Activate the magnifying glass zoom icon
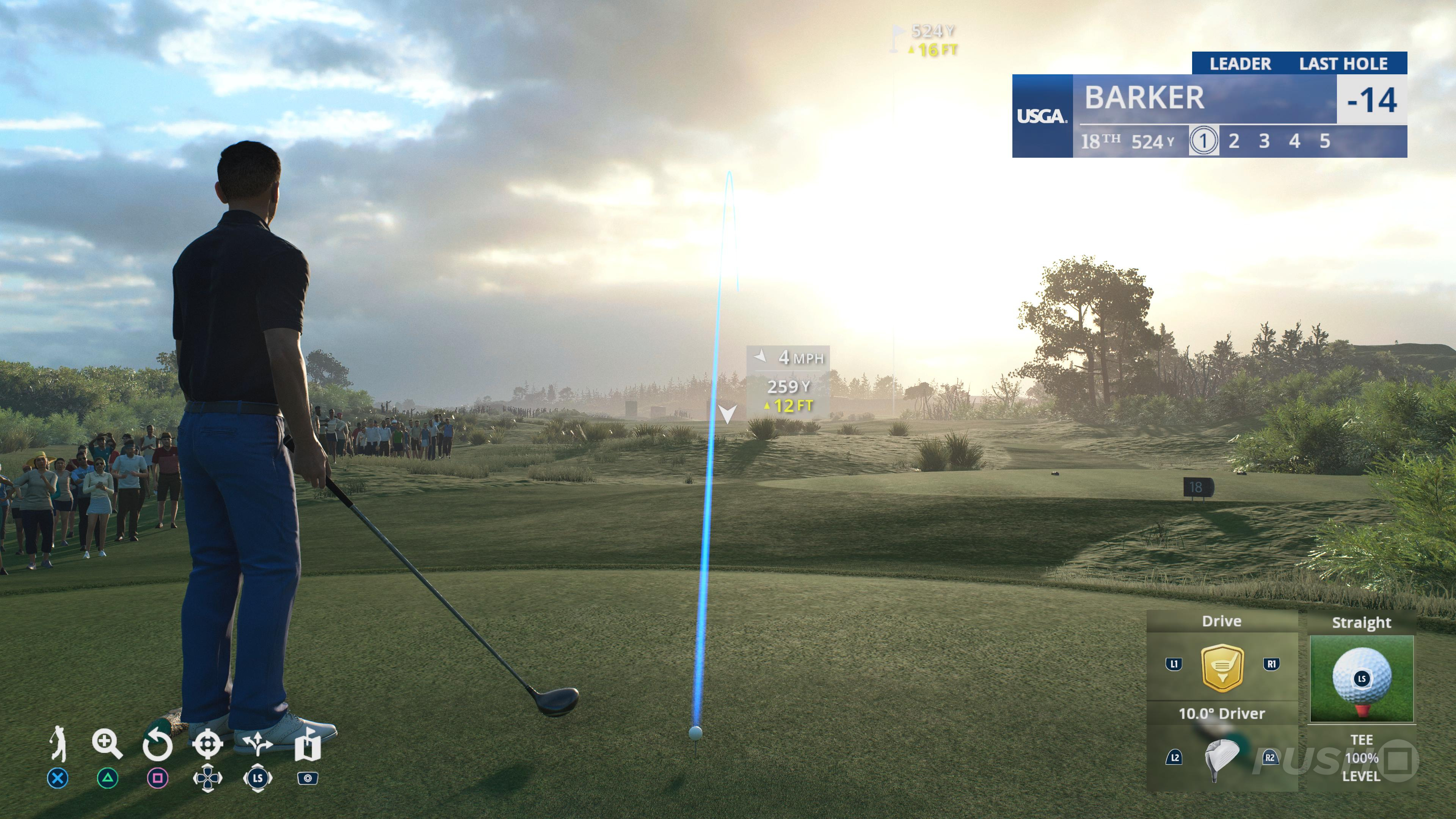This screenshot has width=1456, height=819. [x=107, y=744]
